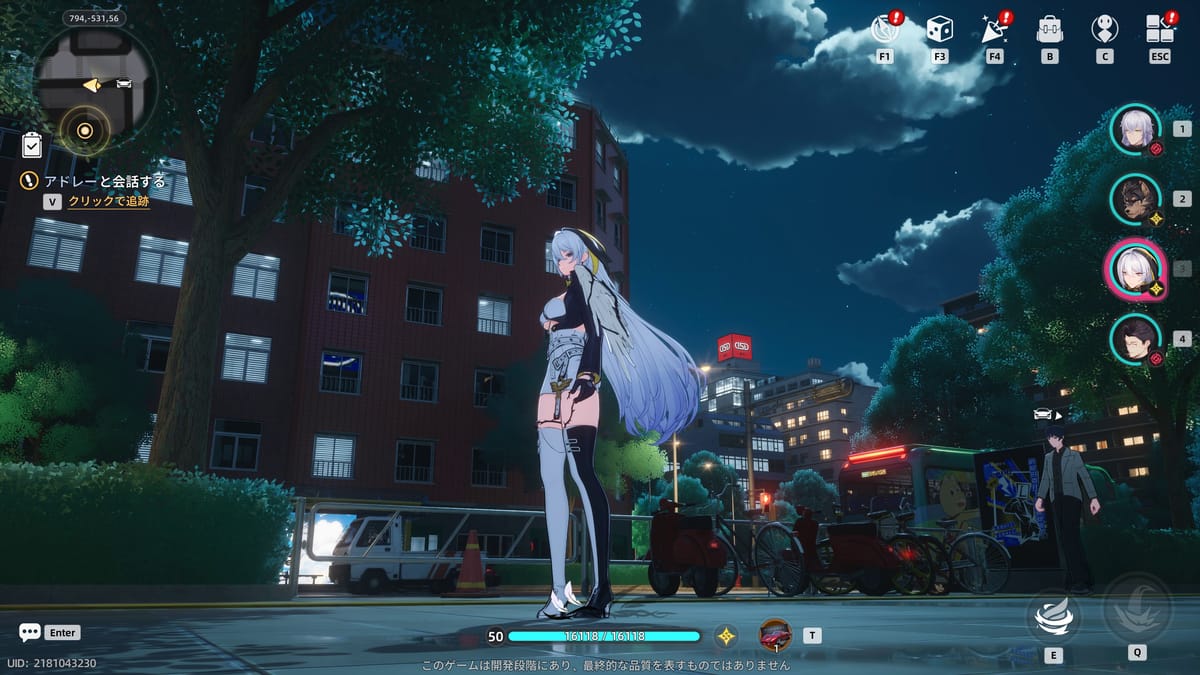Image resolution: width=1200 pixels, height=675 pixels.
Task: Switch to the wolf party member
Action: 1135,199
